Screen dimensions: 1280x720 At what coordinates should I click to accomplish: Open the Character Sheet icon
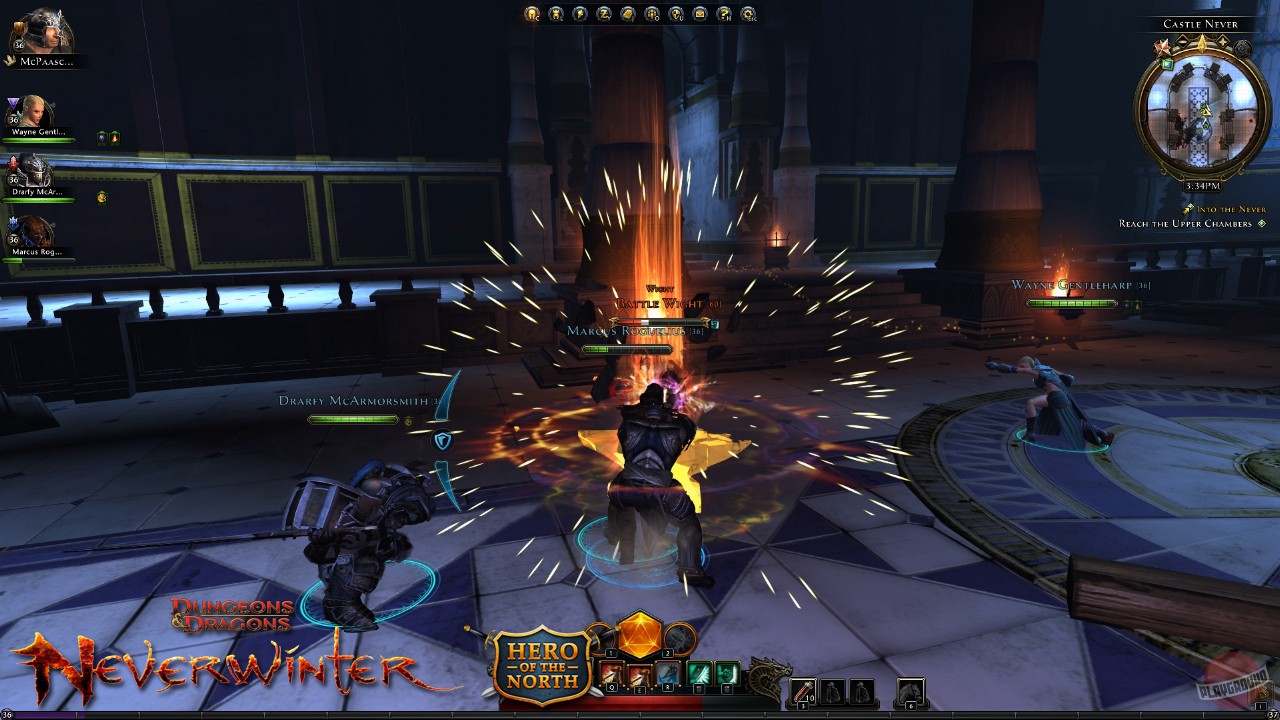531,14
